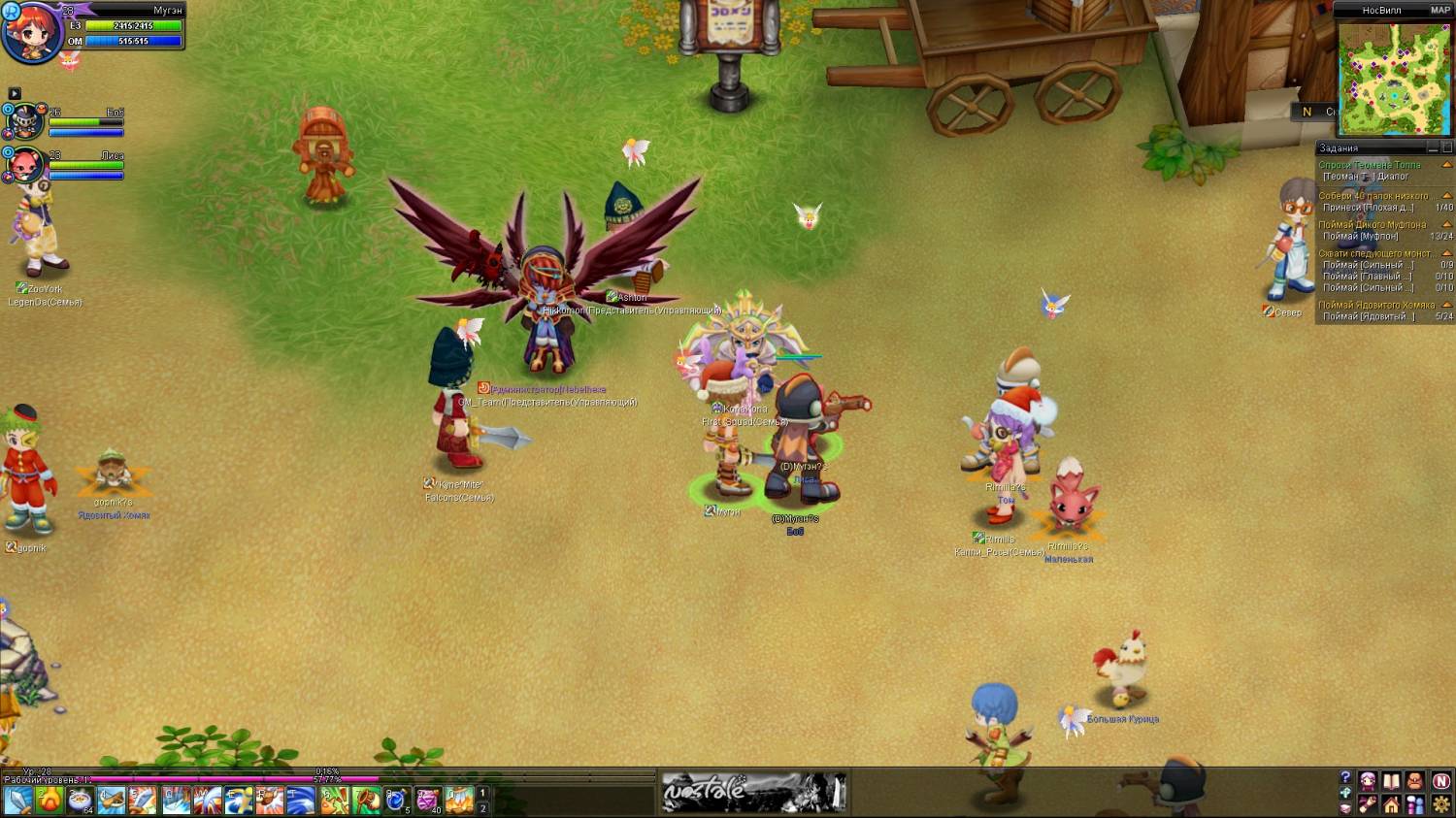Viewport: 1456px width, 818px height.
Task: Open the MAP button above the minimap
Action: click(1440, 11)
